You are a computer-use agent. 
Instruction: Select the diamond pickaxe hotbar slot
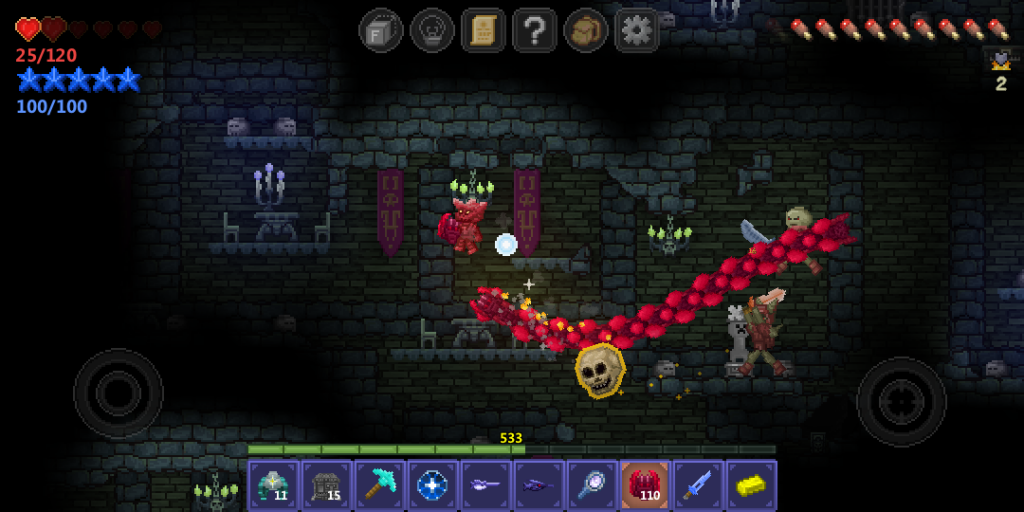(x=379, y=485)
